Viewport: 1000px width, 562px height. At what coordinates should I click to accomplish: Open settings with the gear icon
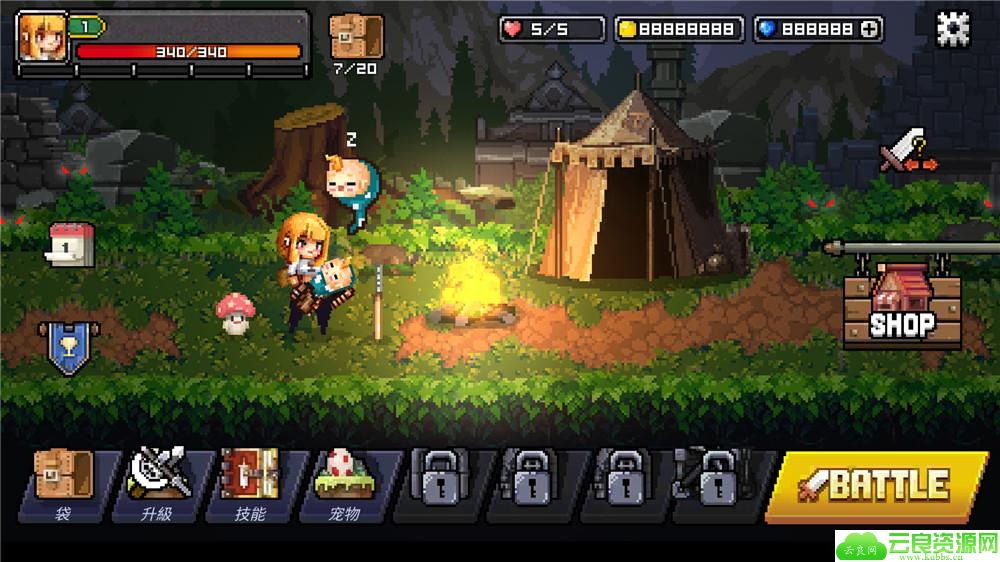[x=952, y=29]
